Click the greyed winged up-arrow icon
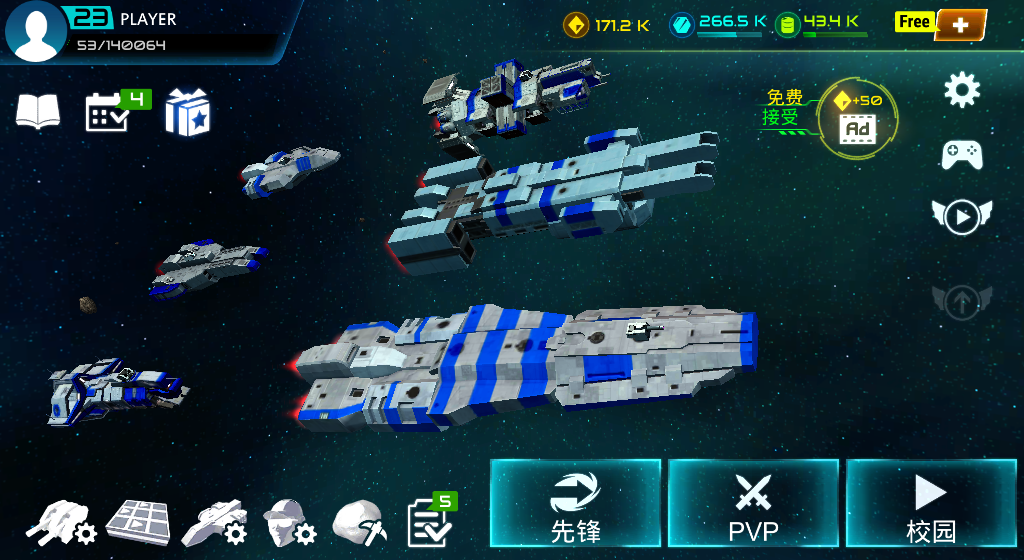 coord(962,300)
